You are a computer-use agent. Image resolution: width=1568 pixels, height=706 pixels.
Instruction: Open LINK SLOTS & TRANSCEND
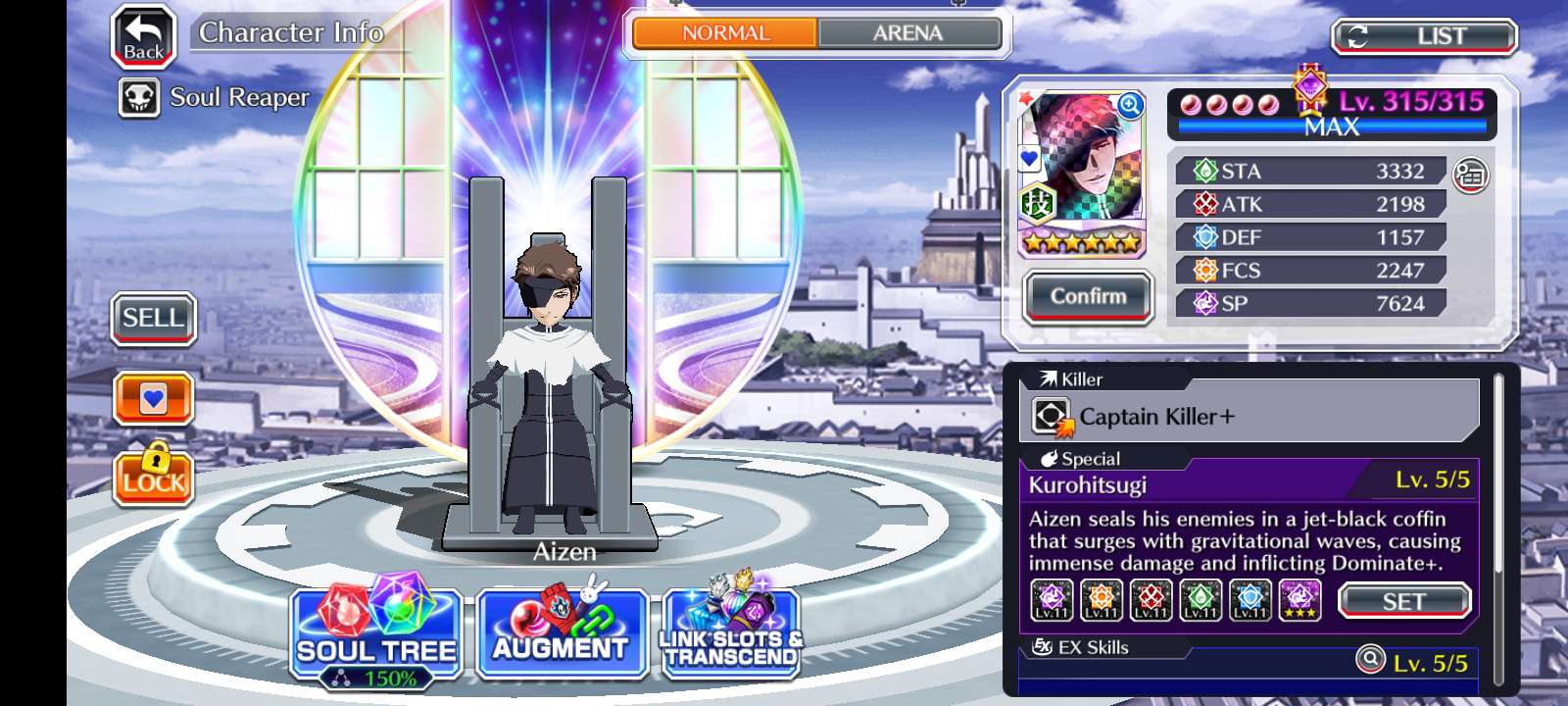coord(731,634)
